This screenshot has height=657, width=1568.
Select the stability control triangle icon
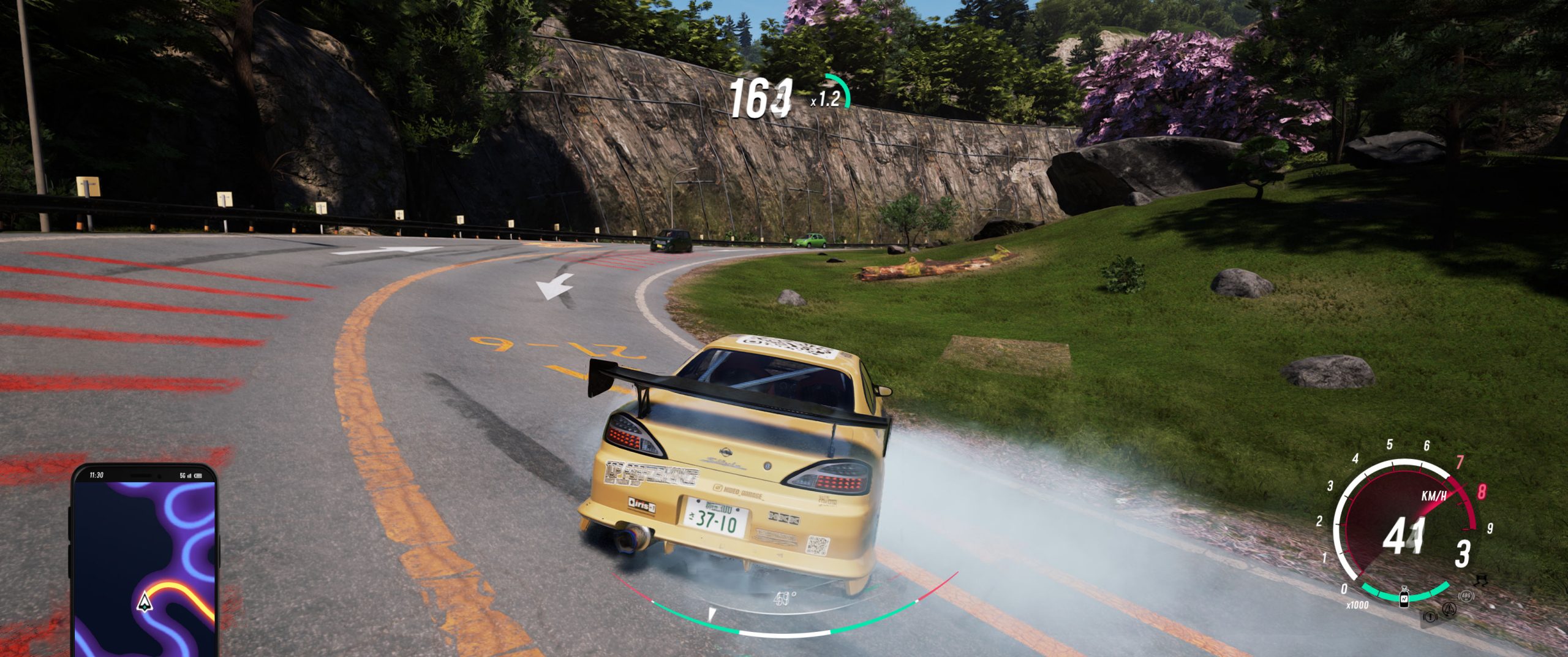click(x=1449, y=609)
